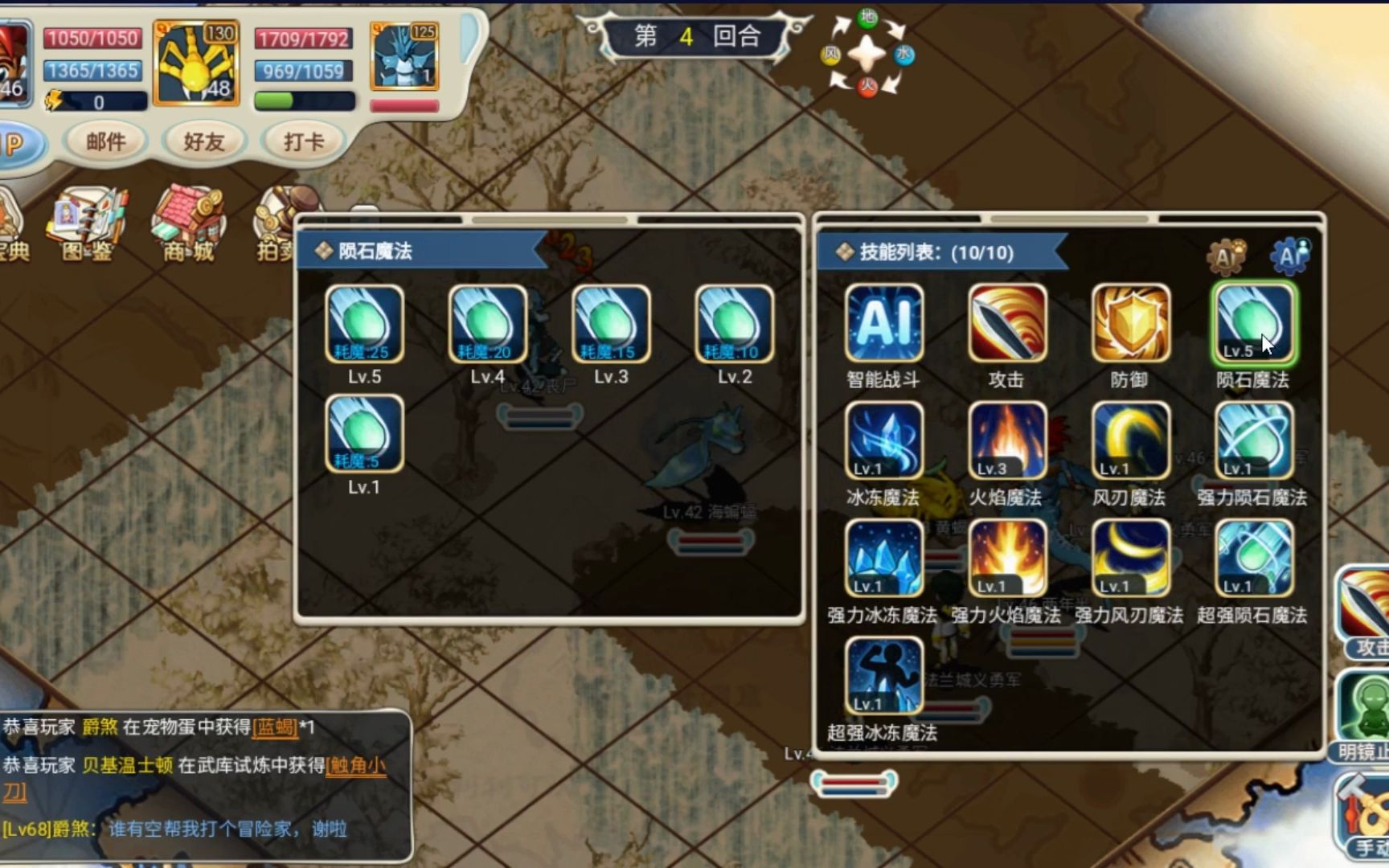Select the 防御 defense skill

1129,323
